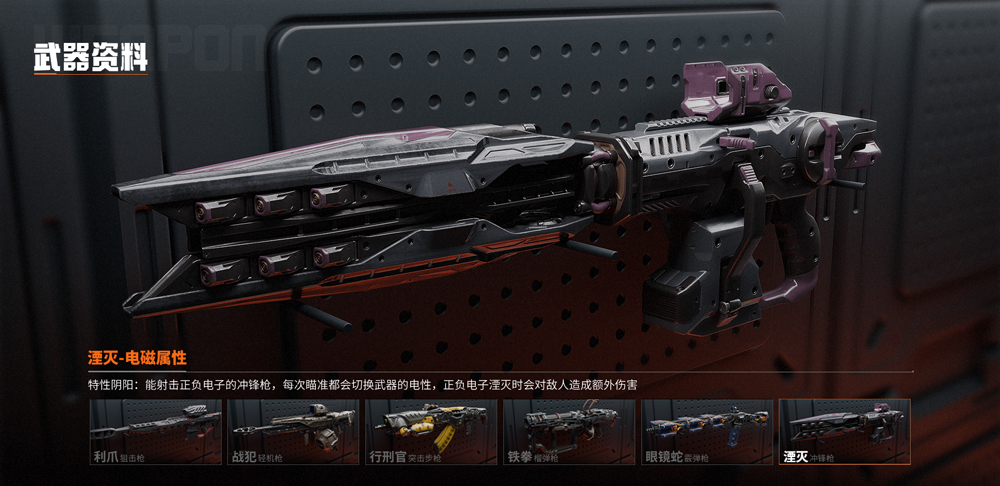This screenshot has height=486, width=1000.
Task: Show the 行刑官 assault rifle details
Action: (431, 432)
